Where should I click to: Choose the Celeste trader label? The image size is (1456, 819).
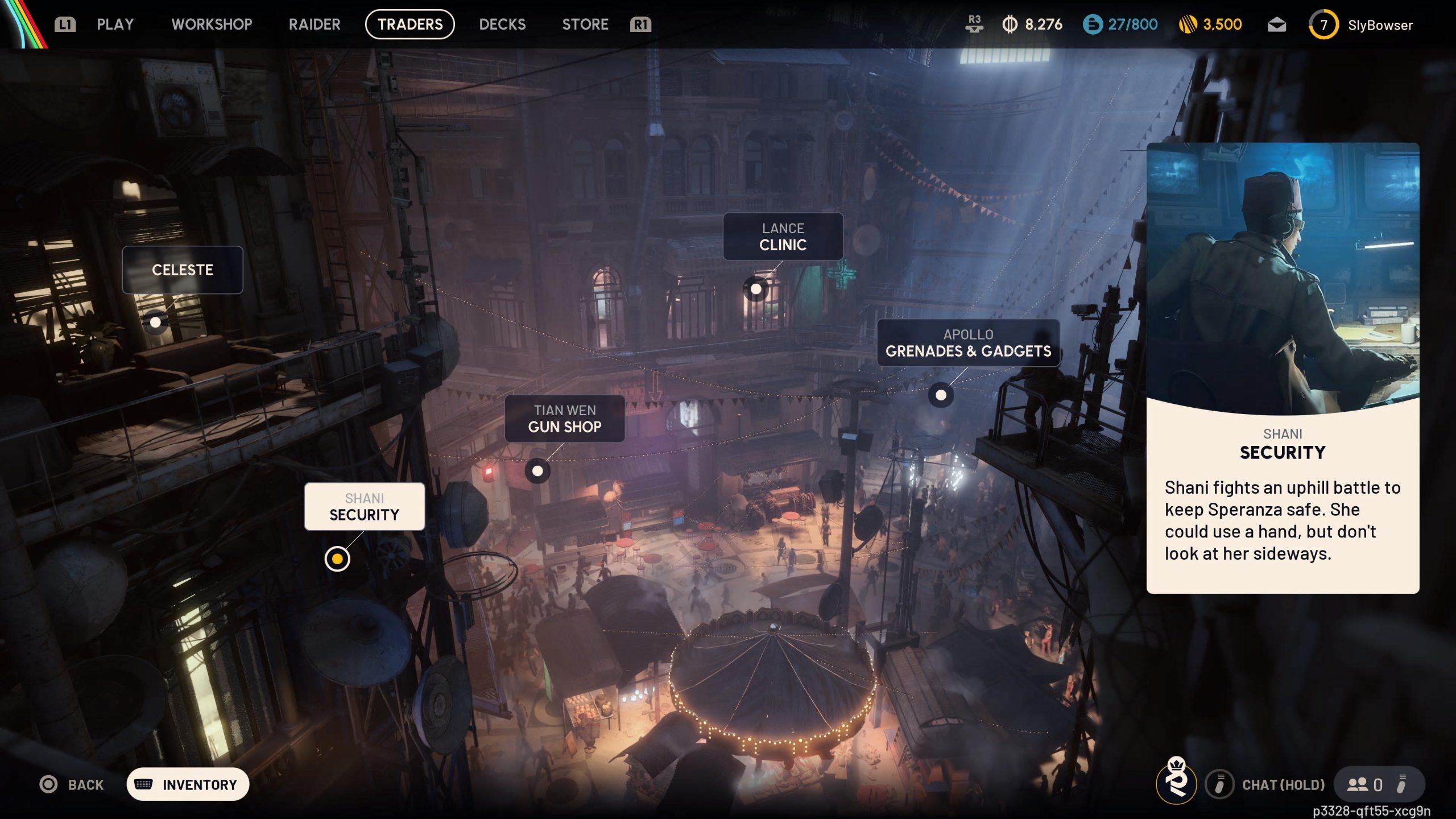click(x=183, y=270)
